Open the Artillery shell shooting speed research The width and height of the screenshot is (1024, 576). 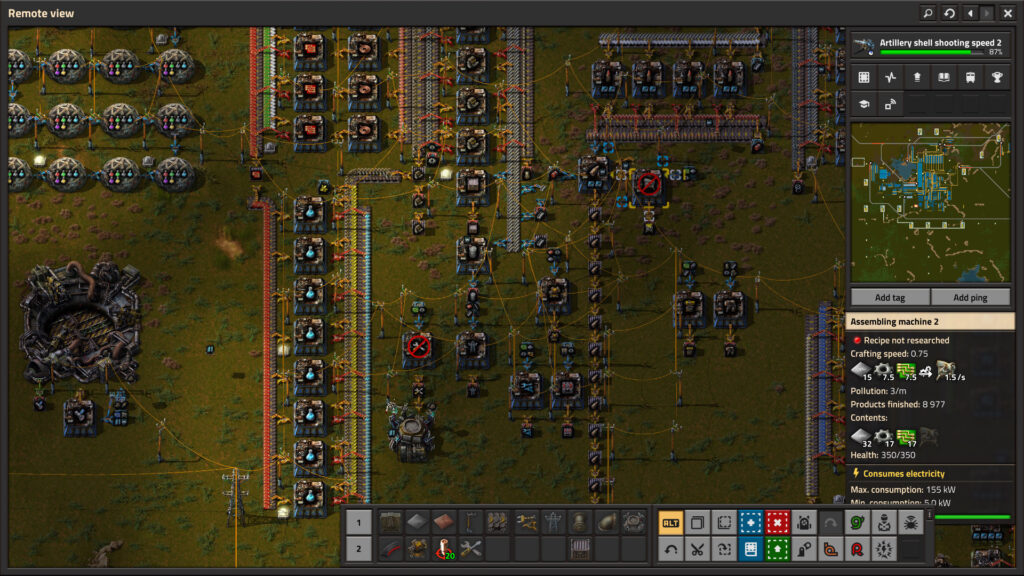coord(930,46)
